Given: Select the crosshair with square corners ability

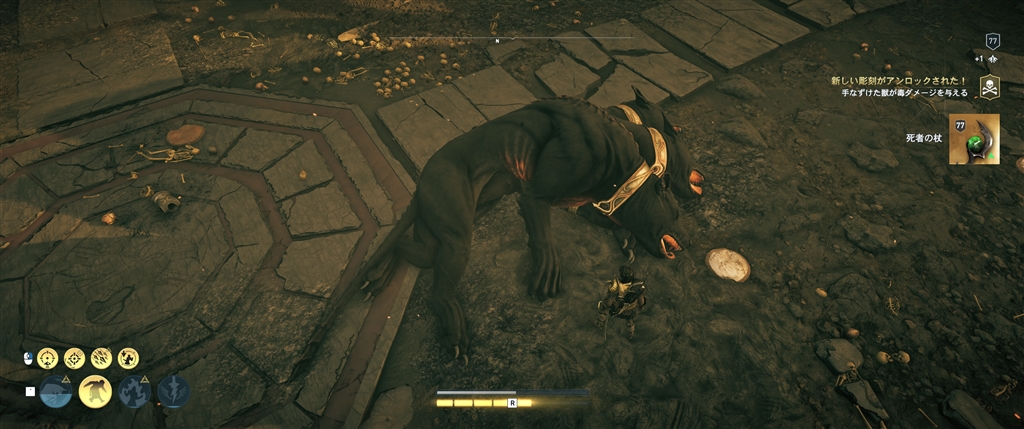Looking at the screenshot, I should coord(75,358).
